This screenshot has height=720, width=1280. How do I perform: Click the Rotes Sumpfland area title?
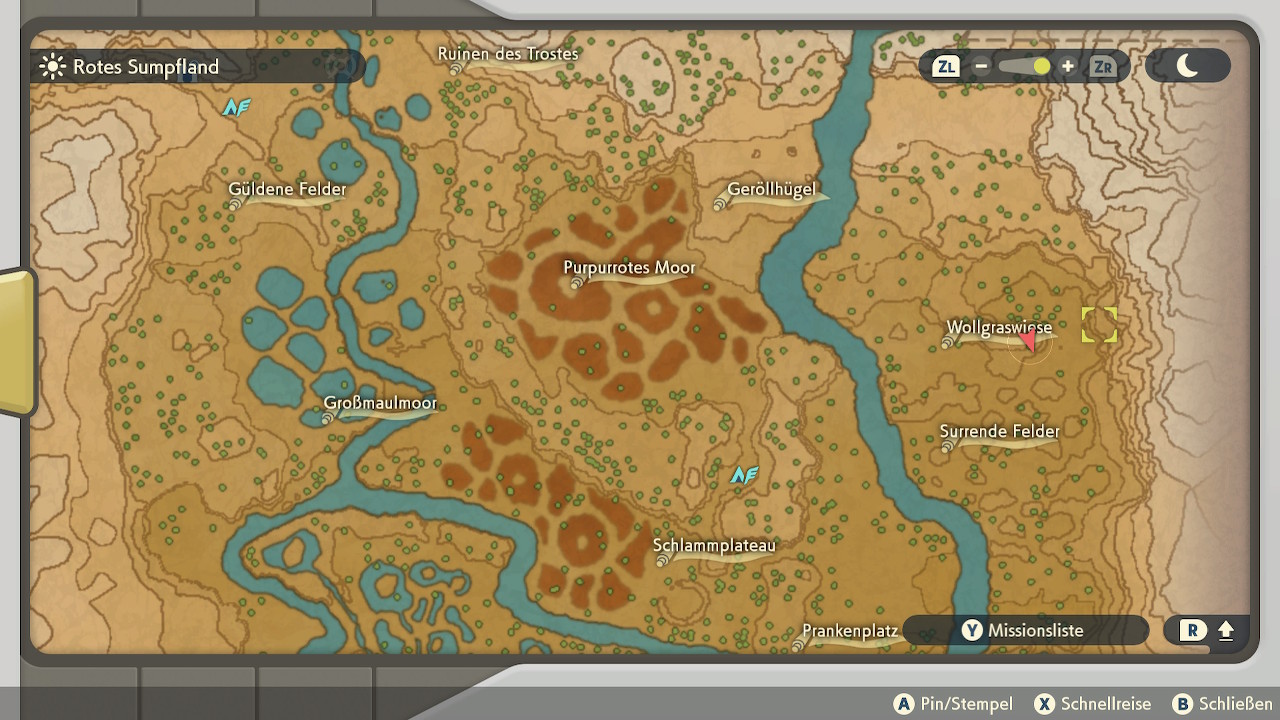145,67
